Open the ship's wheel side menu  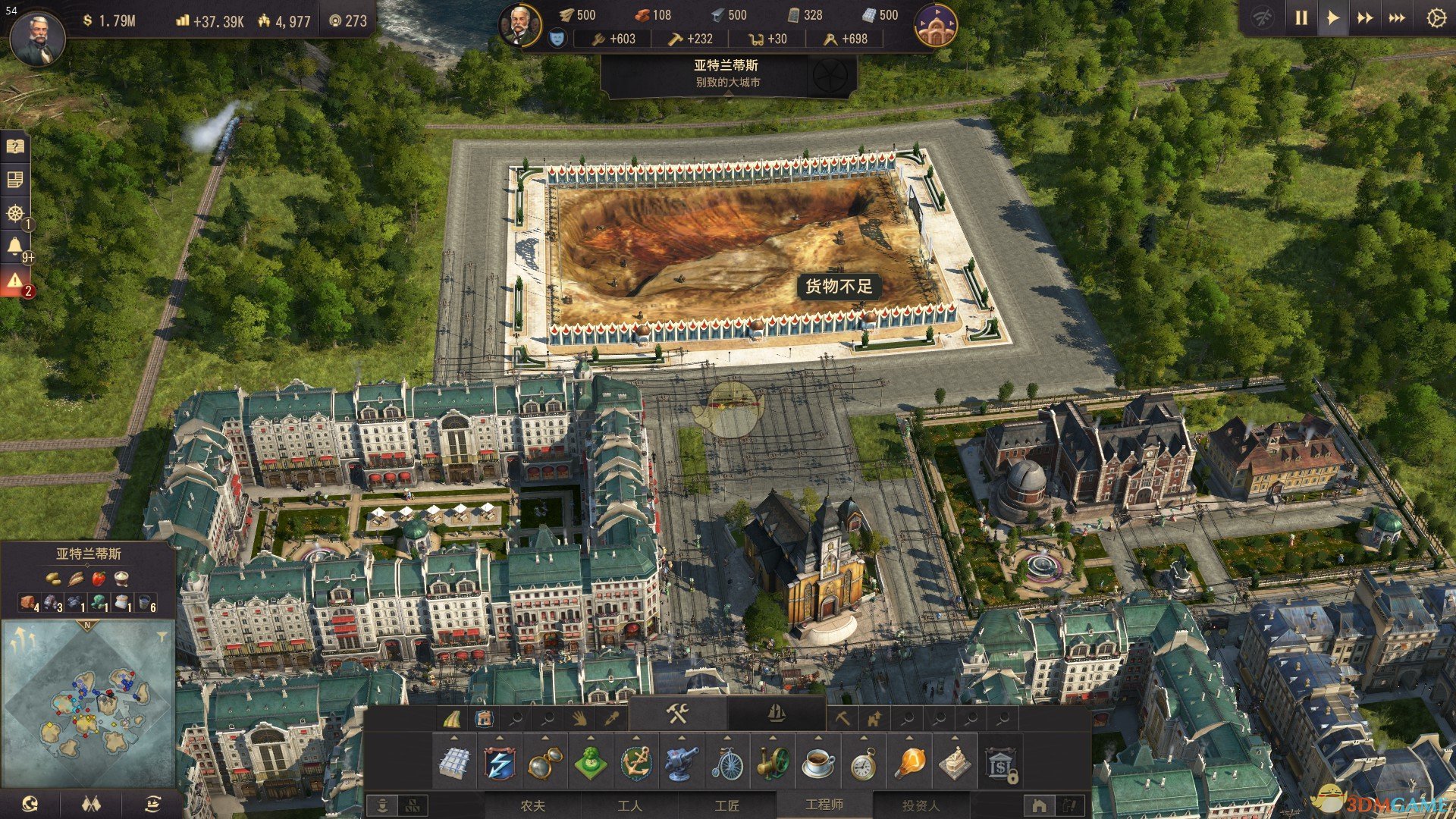pos(15,213)
